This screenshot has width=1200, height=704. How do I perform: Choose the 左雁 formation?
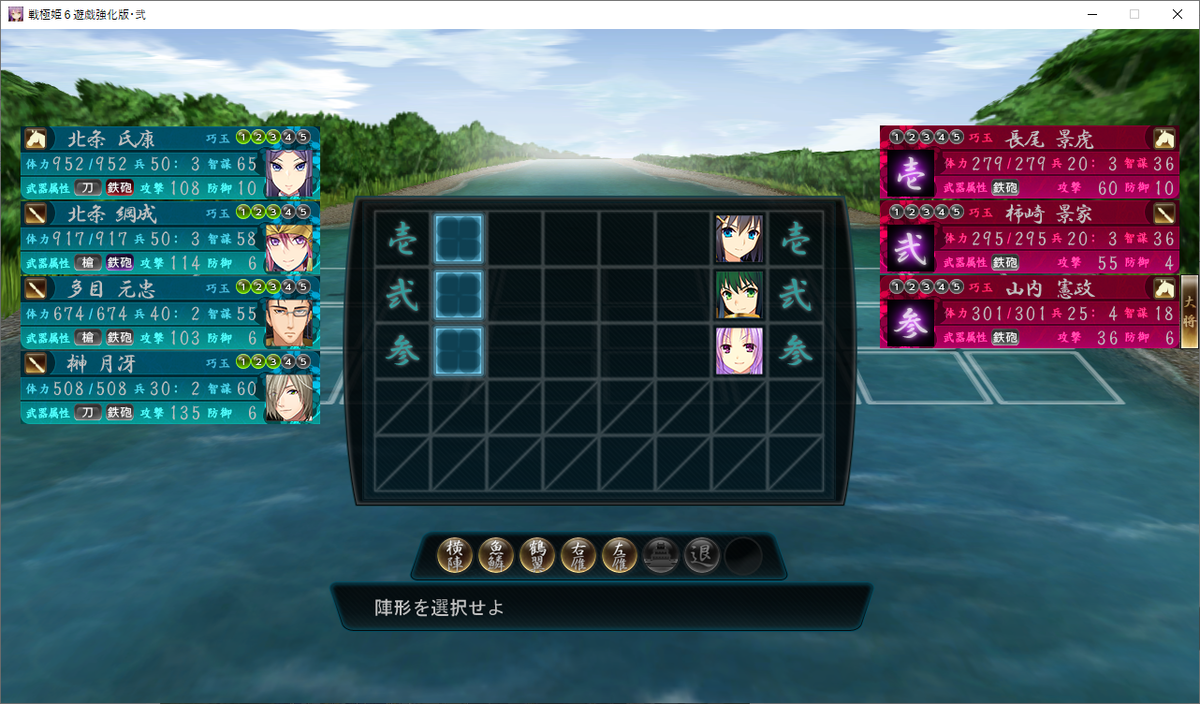(620, 555)
